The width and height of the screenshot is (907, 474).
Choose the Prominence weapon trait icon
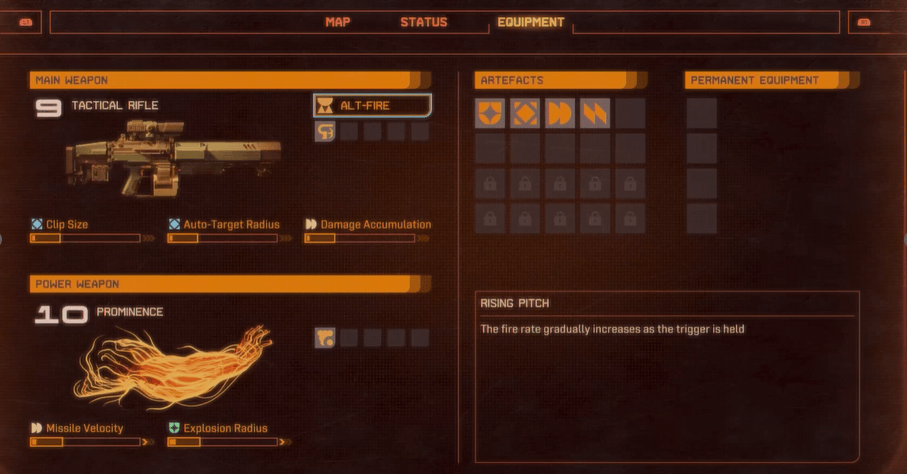pos(325,338)
